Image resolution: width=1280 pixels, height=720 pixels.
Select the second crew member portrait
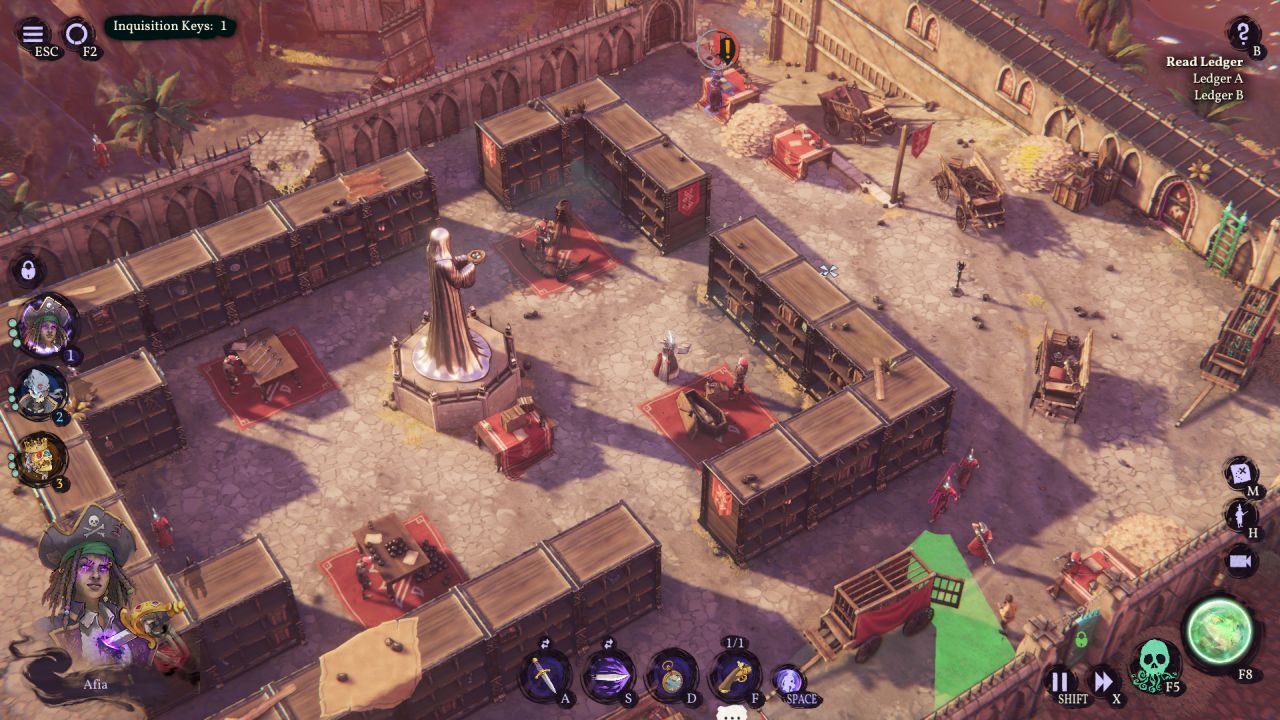[x=43, y=391]
